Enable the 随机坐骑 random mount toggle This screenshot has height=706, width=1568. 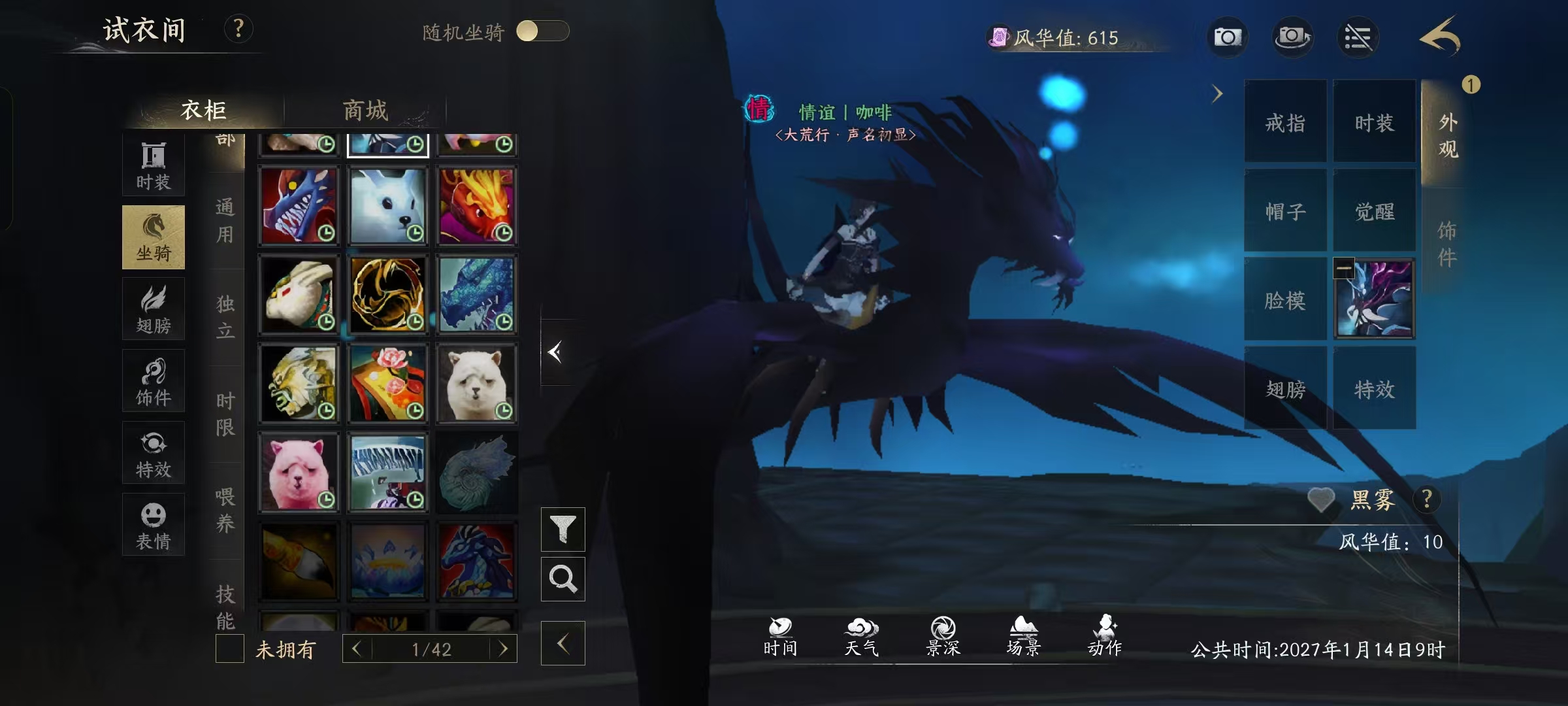(x=542, y=29)
